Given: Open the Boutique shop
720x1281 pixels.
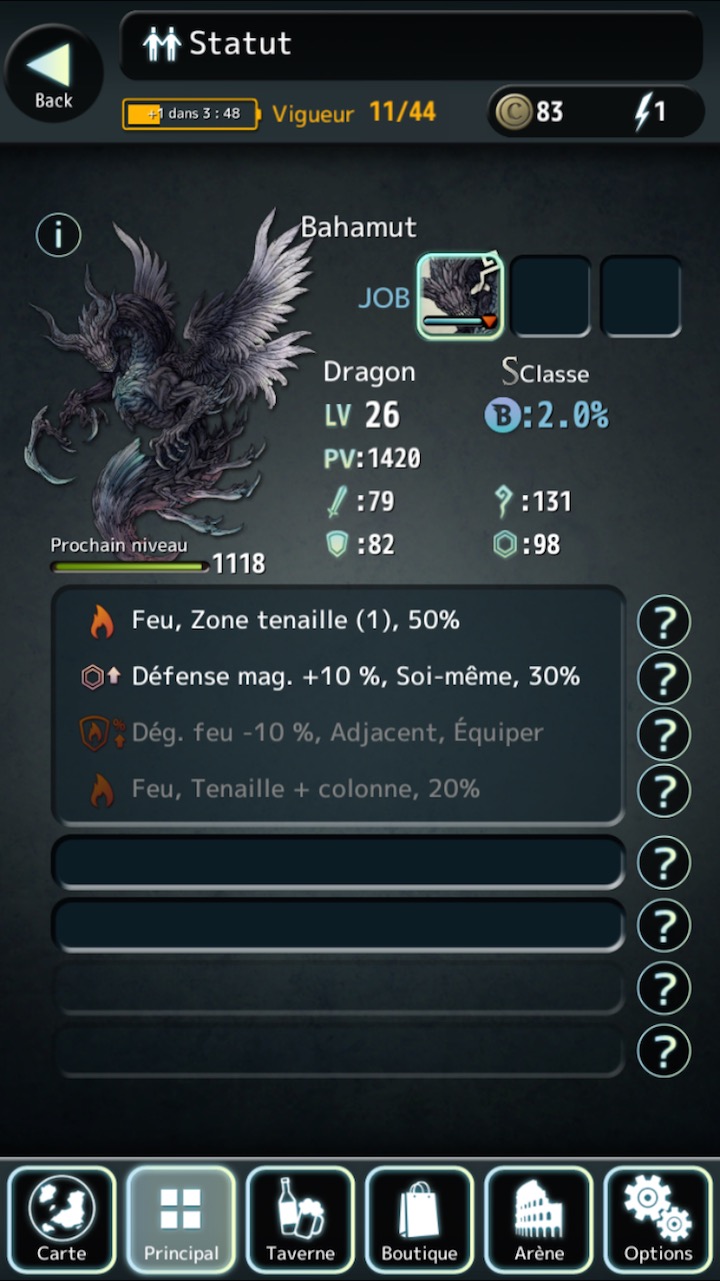Looking at the screenshot, I should pos(419,1219).
